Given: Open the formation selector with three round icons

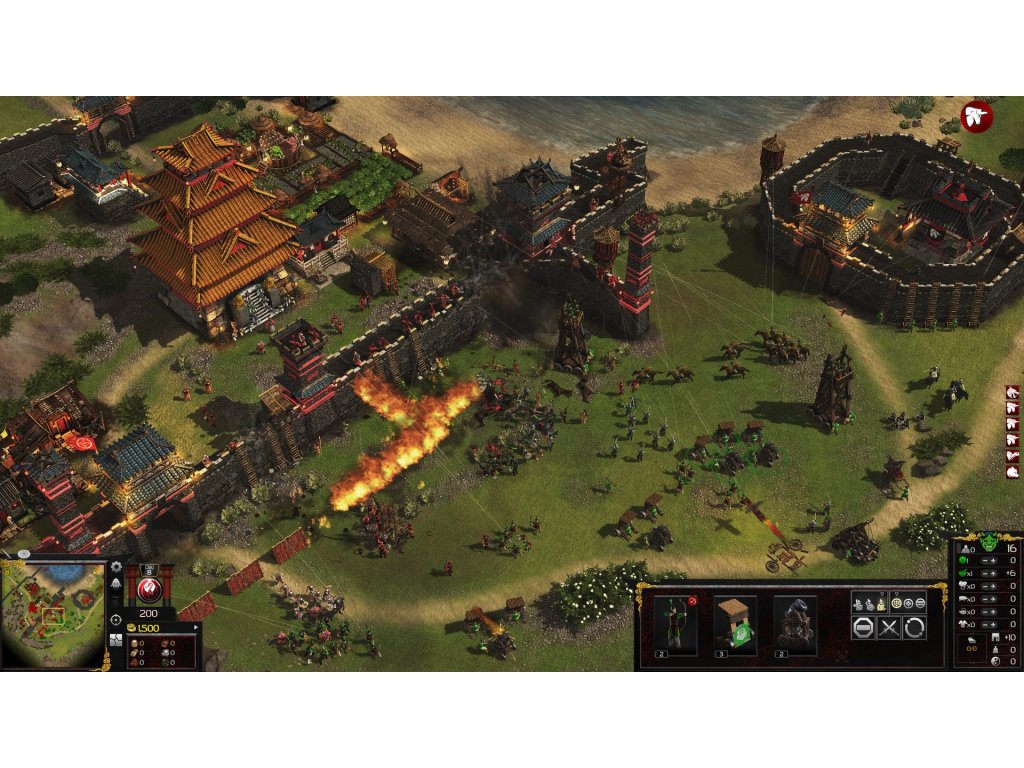Looking at the screenshot, I should click(908, 603).
